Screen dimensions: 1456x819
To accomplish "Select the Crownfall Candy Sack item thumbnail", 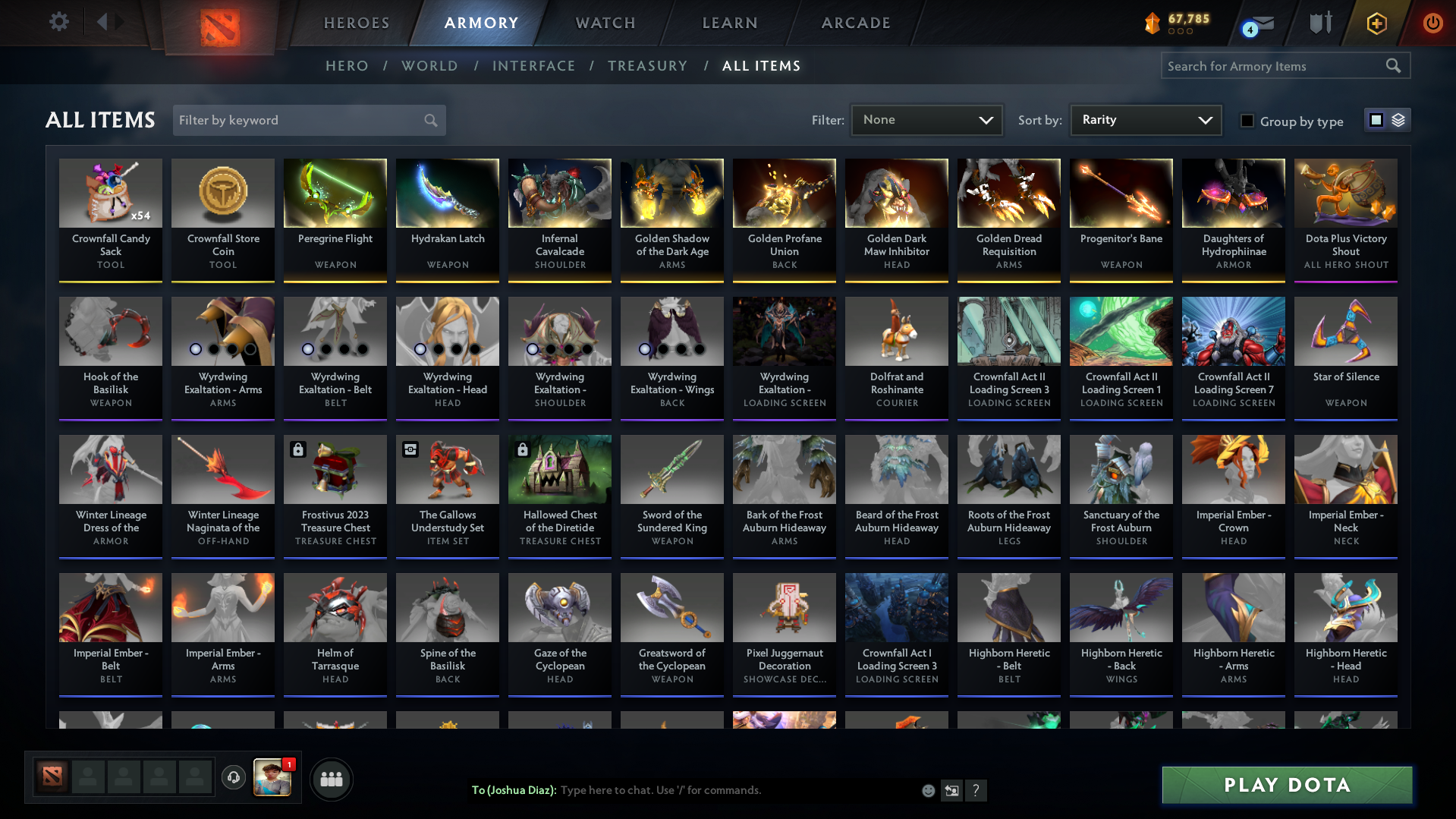I will 110,193.
